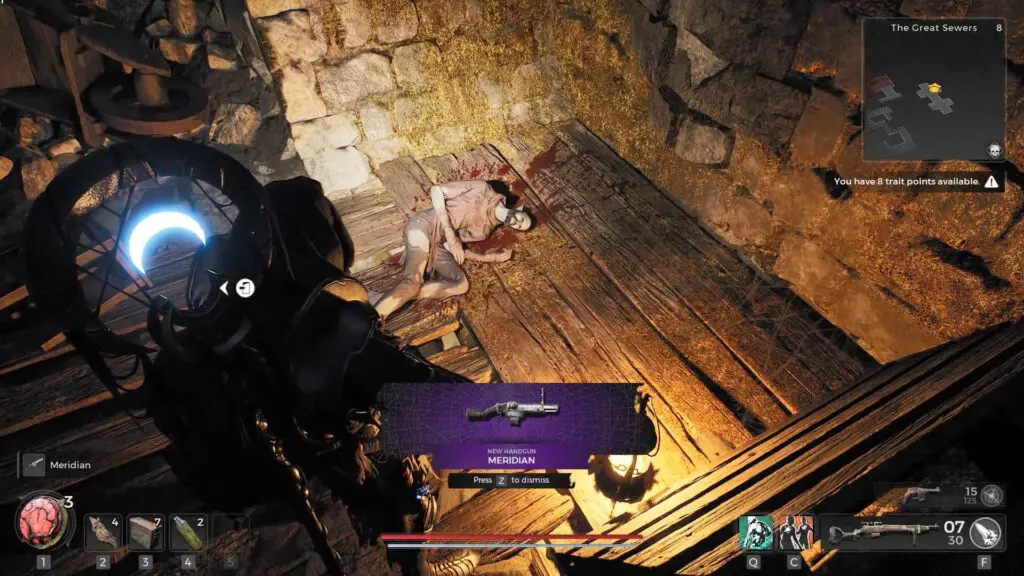The image size is (1024, 576).
Task: Use the red relic heart
Action: [x=42, y=523]
